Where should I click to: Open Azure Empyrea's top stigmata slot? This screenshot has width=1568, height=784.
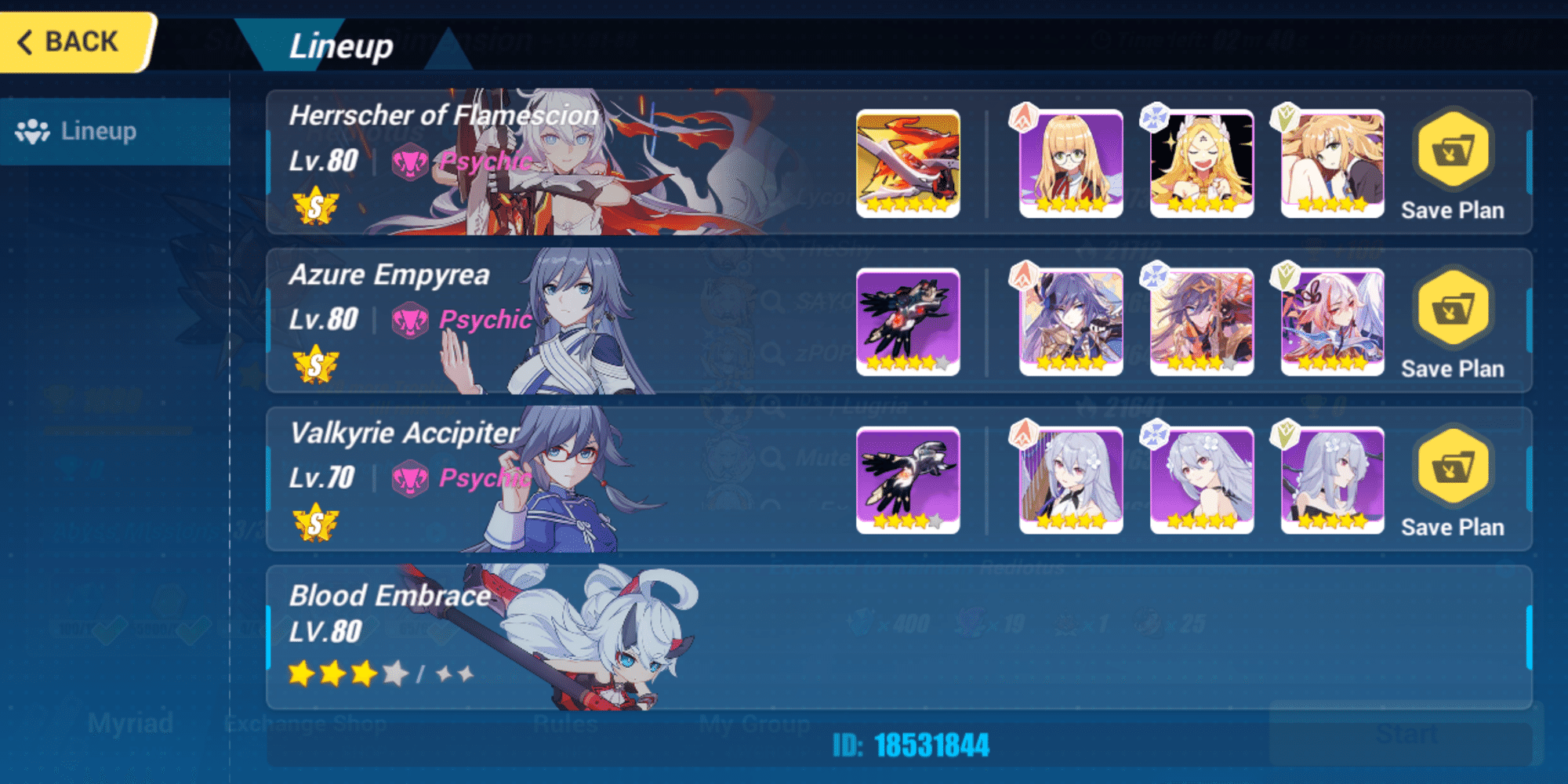(1071, 322)
